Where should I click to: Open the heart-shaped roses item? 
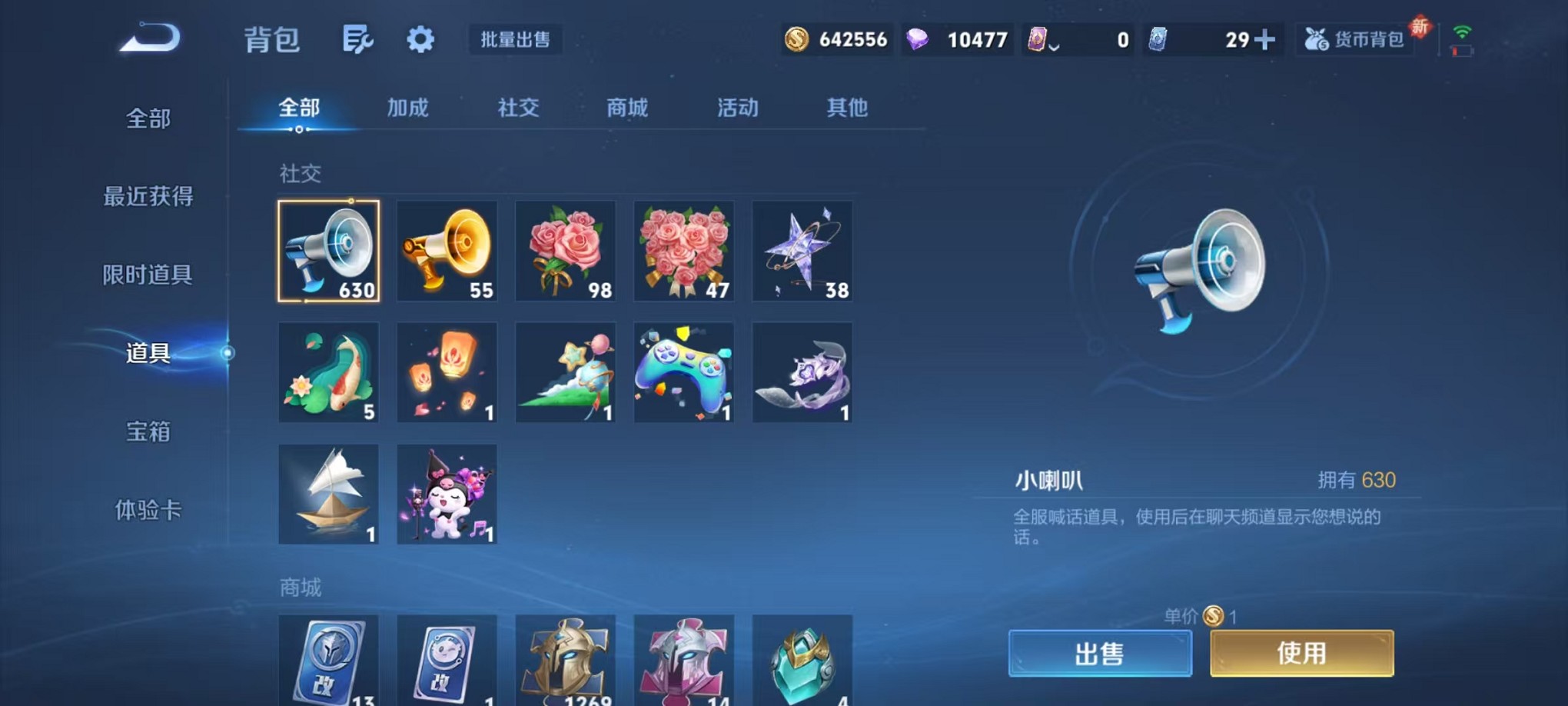click(x=684, y=252)
